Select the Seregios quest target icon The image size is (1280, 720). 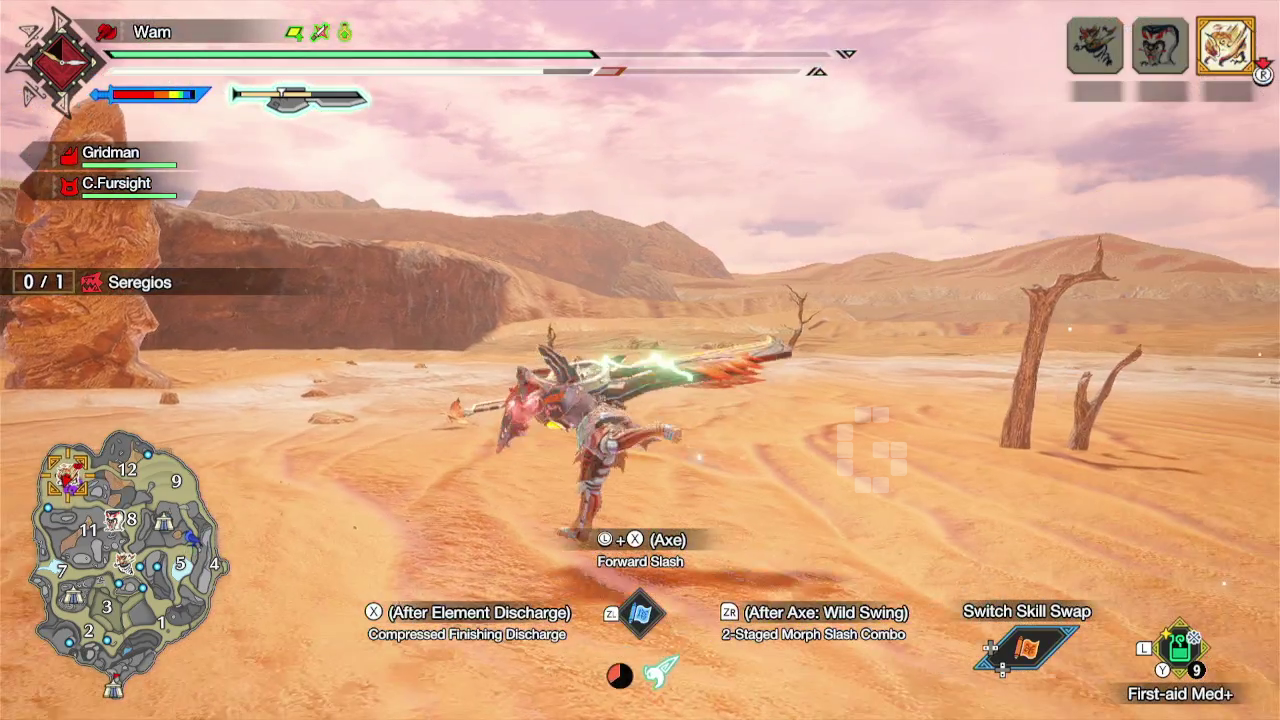(x=93, y=282)
